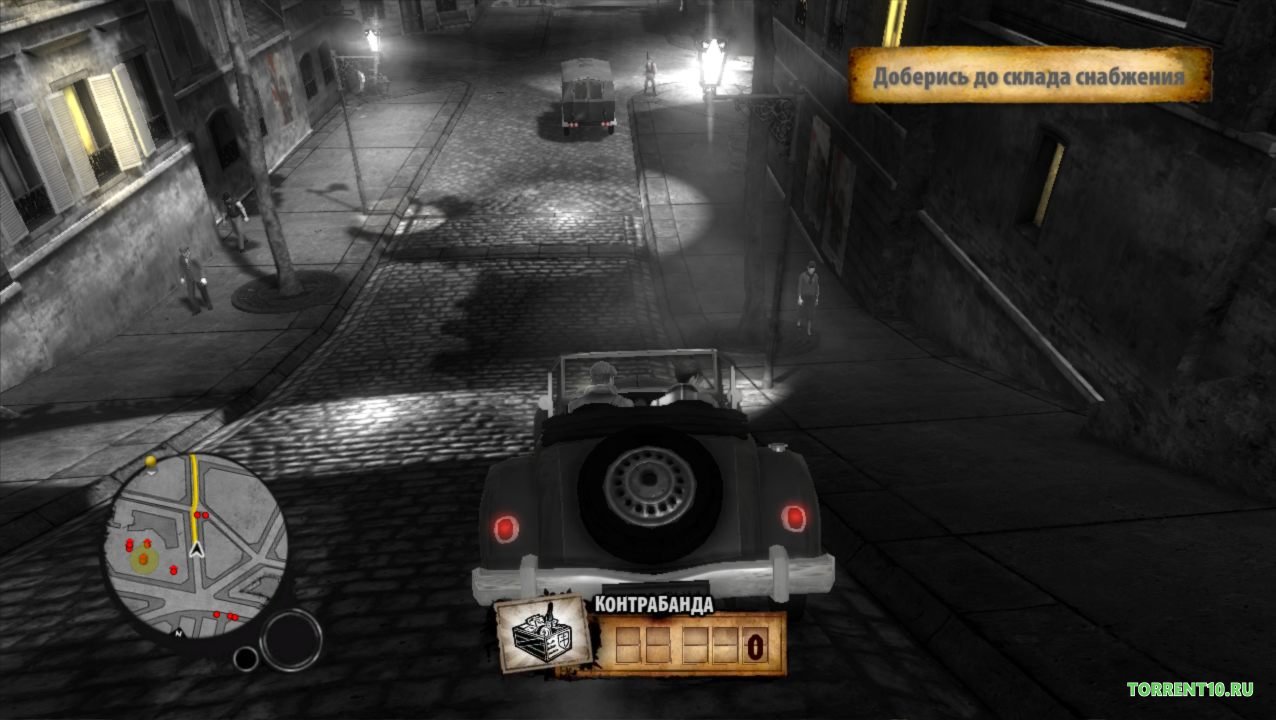Screen dimensions: 1276x720
Task: Open the torrent10.ru watermark link
Action: click(1196, 689)
